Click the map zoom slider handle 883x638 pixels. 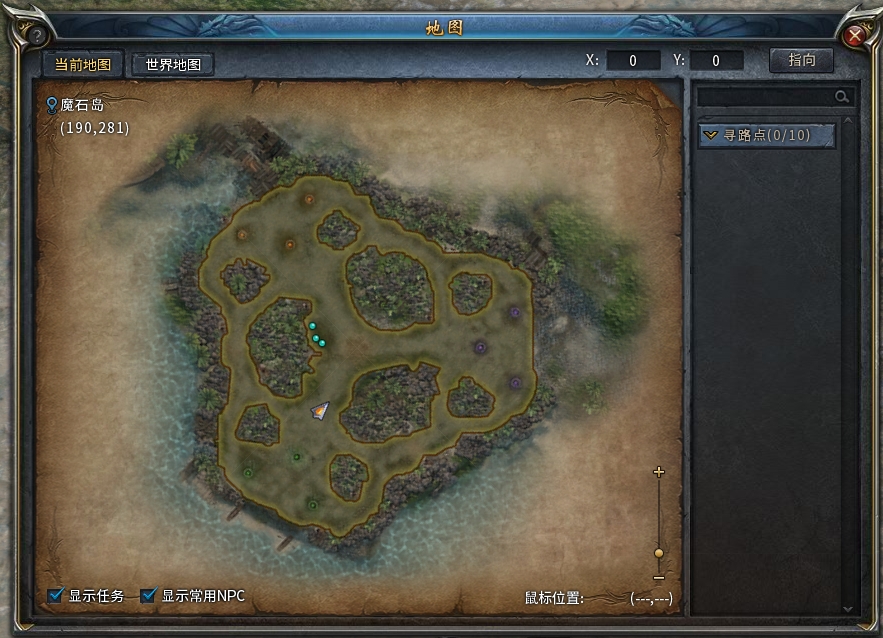[658, 553]
